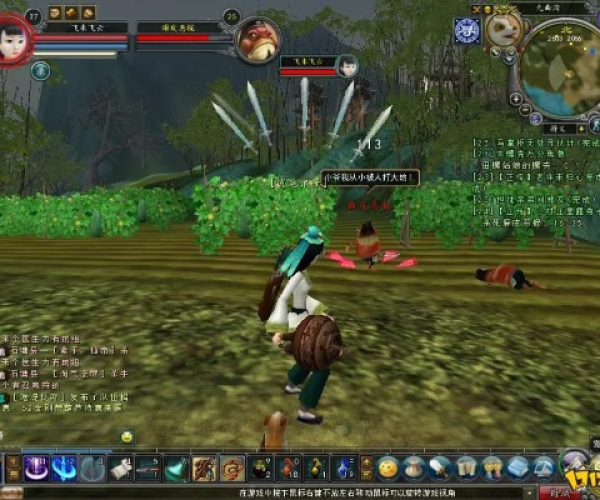The height and width of the screenshot is (500, 600).
Task: Activate the purple swirl skill in the hotbar
Action: tap(38, 467)
